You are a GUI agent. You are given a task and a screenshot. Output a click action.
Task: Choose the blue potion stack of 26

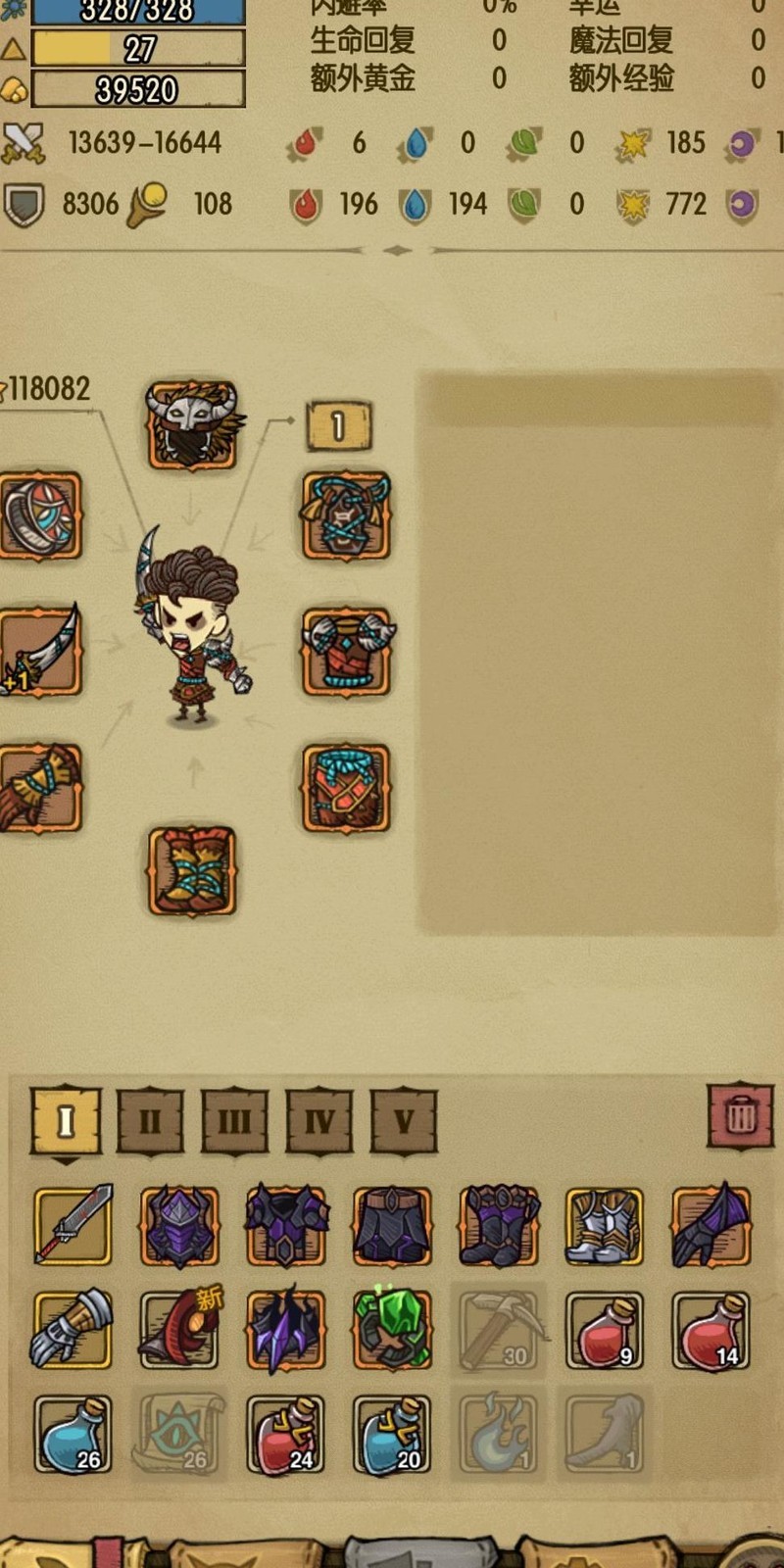click(73, 1436)
